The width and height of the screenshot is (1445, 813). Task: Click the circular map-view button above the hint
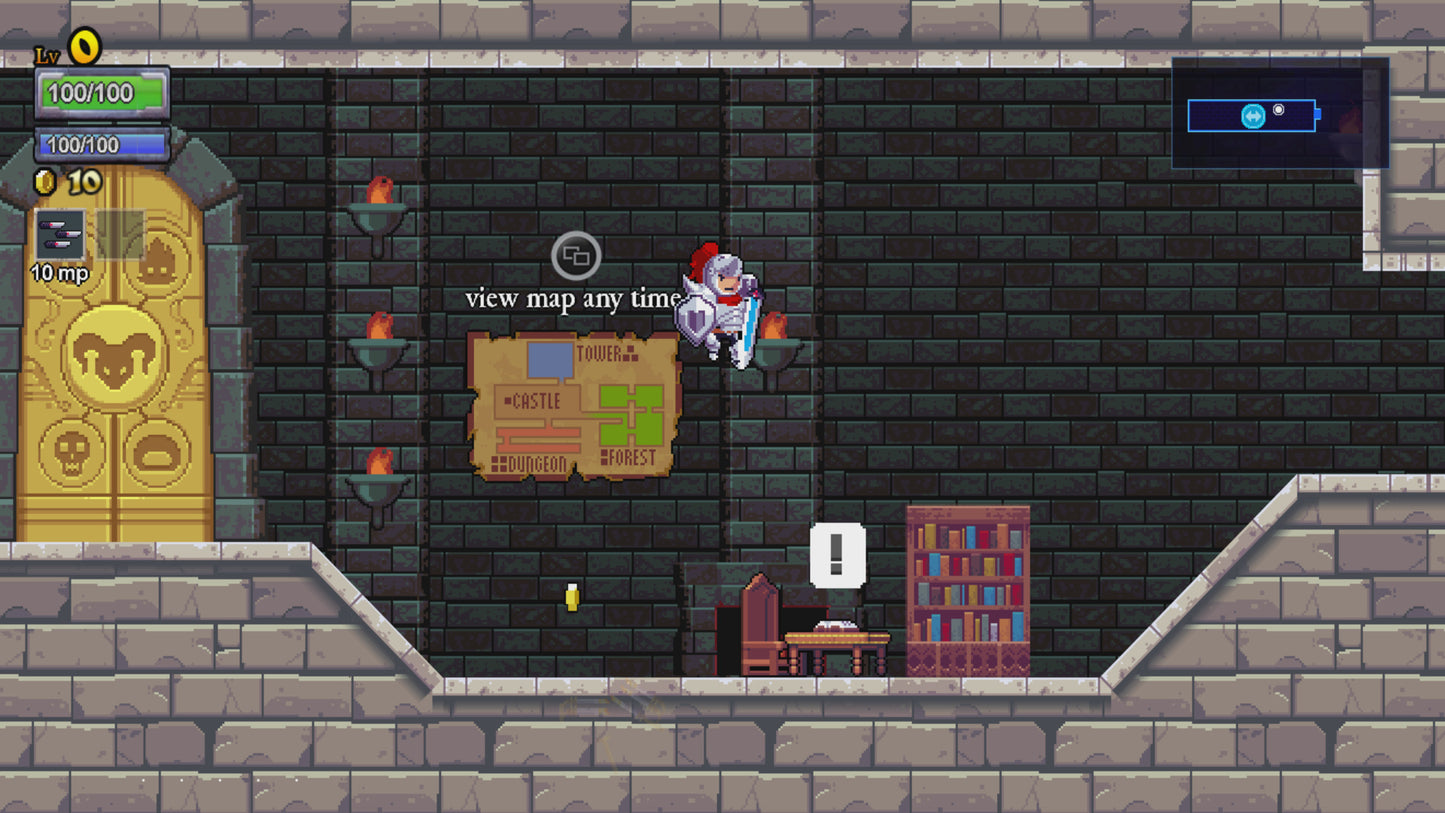574,257
